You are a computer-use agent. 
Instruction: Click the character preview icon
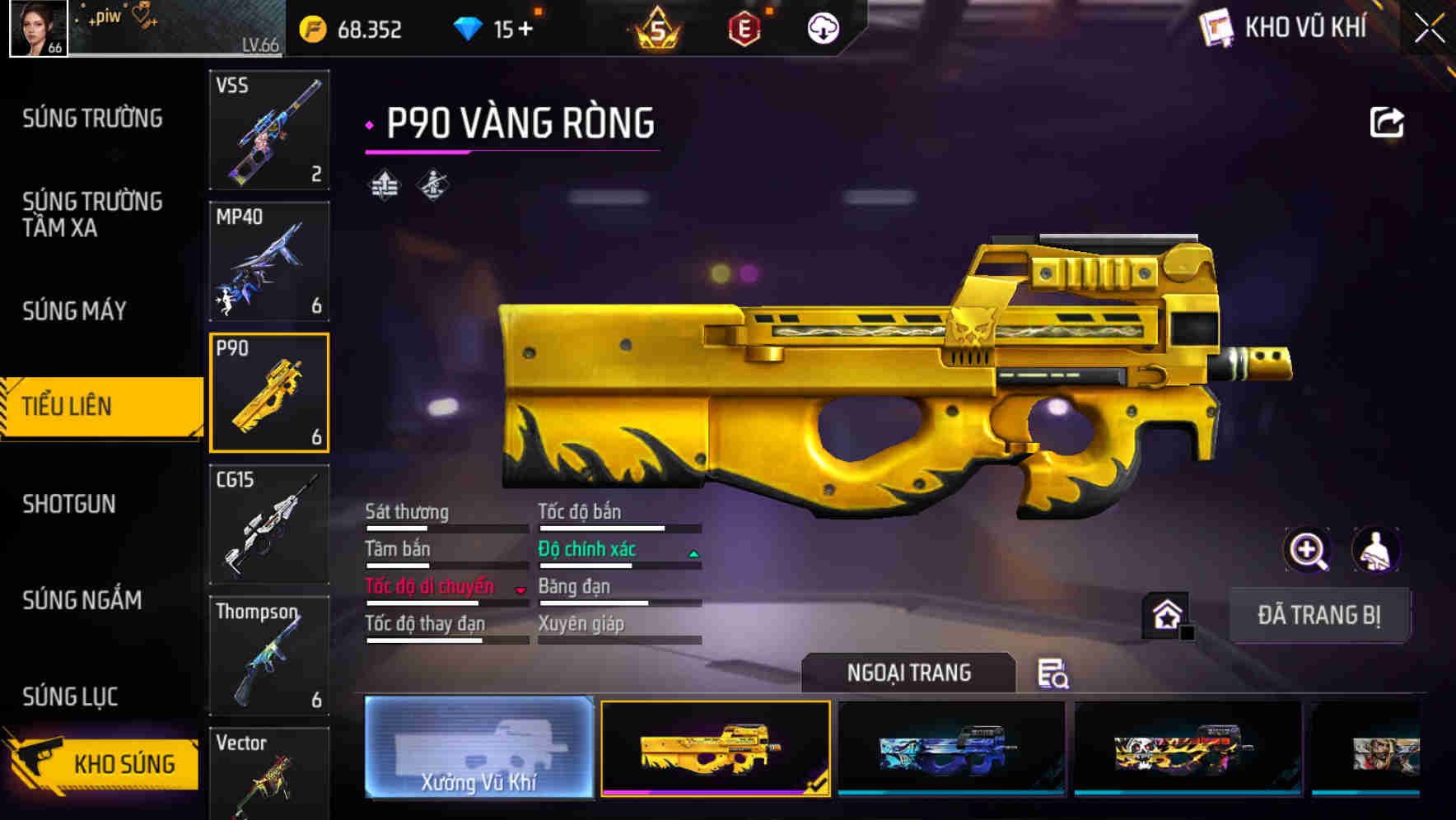1376,550
